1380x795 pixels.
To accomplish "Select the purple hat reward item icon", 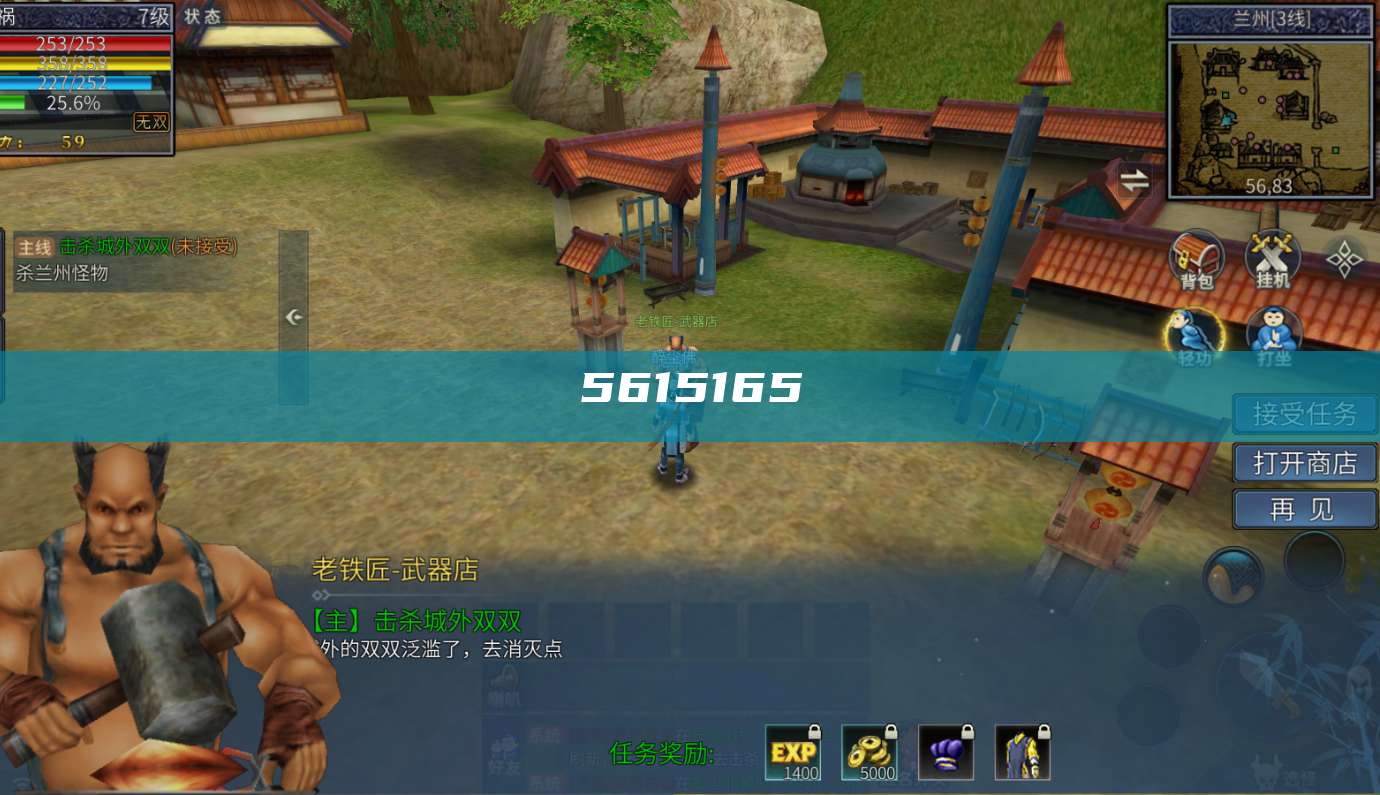I will pos(945,750).
